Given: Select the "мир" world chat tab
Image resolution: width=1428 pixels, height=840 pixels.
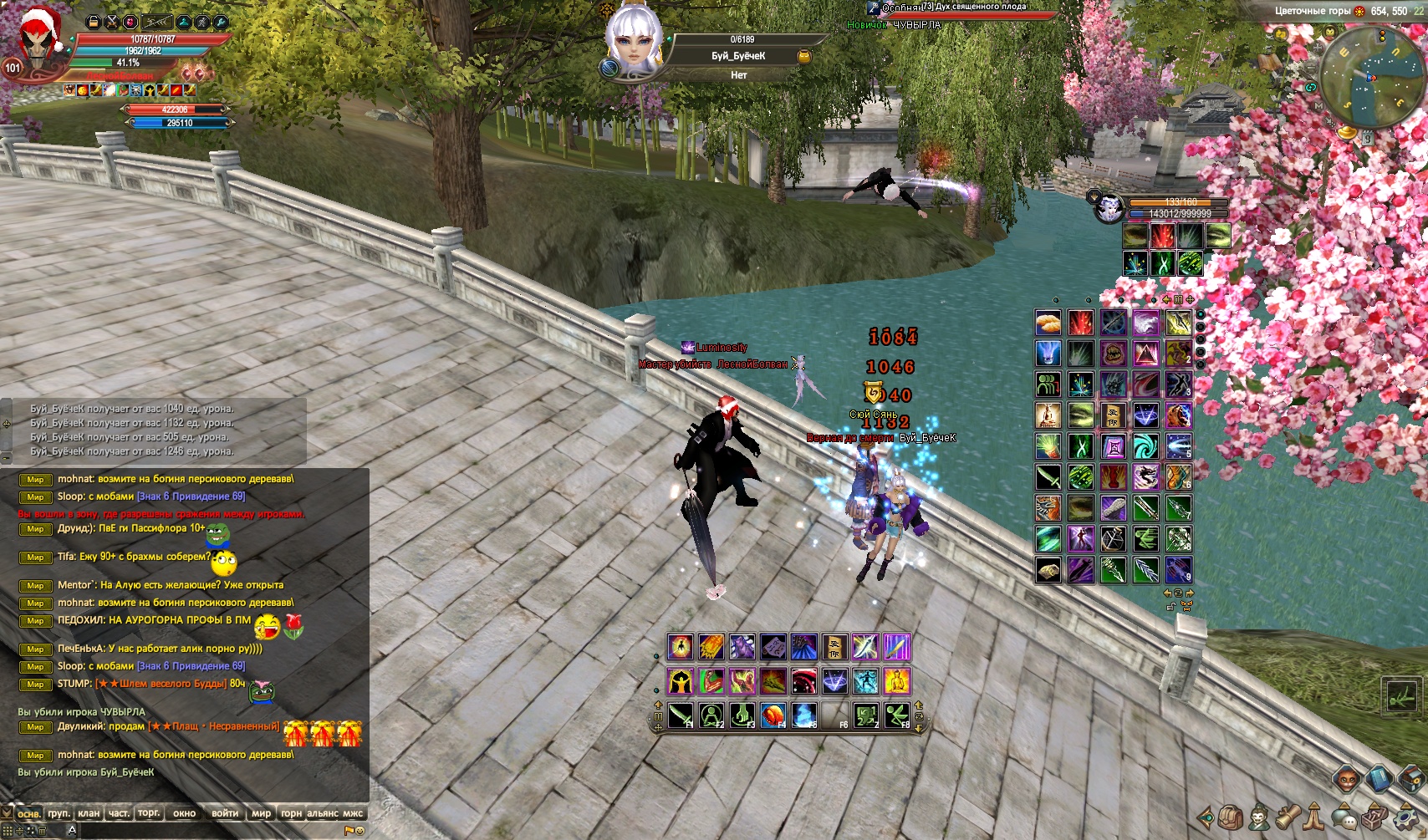Looking at the screenshot, I should [x=262, y=812].
